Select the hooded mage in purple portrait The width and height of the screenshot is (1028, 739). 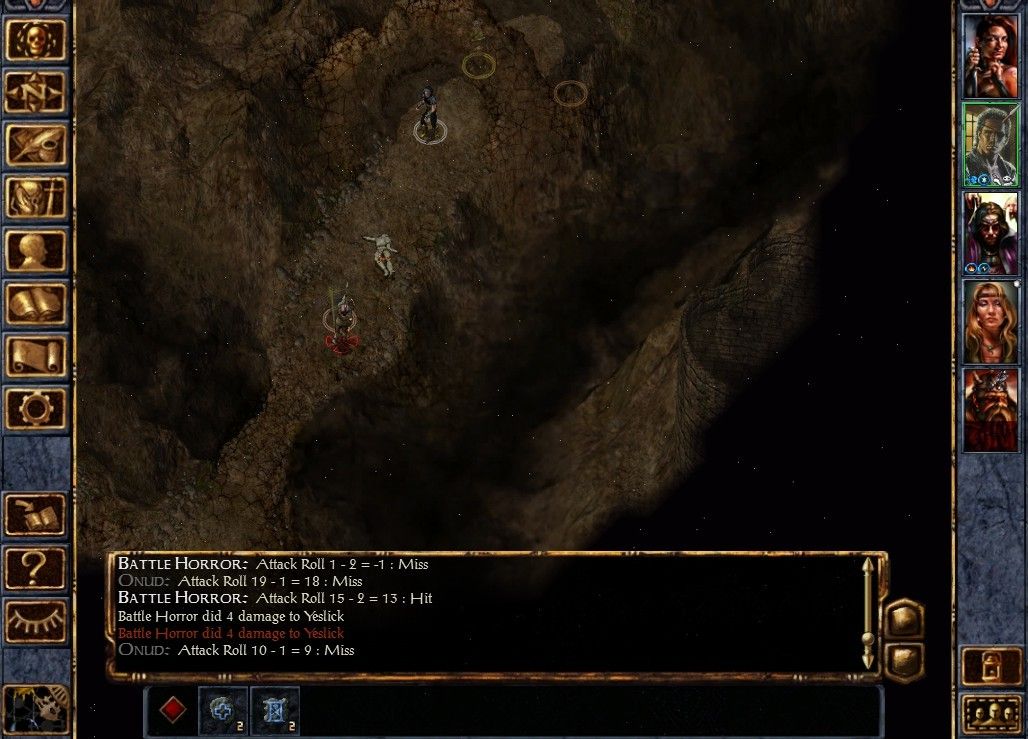click(x=990, y=232)
